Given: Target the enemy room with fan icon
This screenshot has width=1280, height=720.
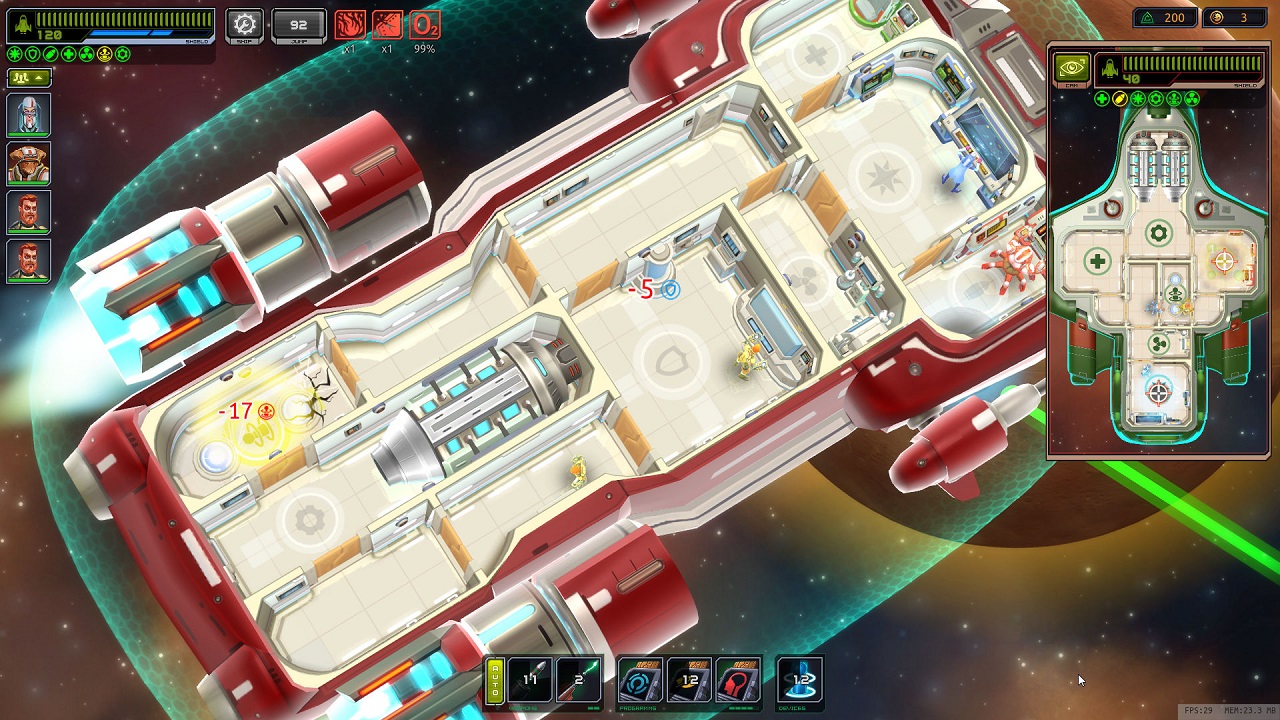Looking at the screenshot, I should (x=1158, y=344).
